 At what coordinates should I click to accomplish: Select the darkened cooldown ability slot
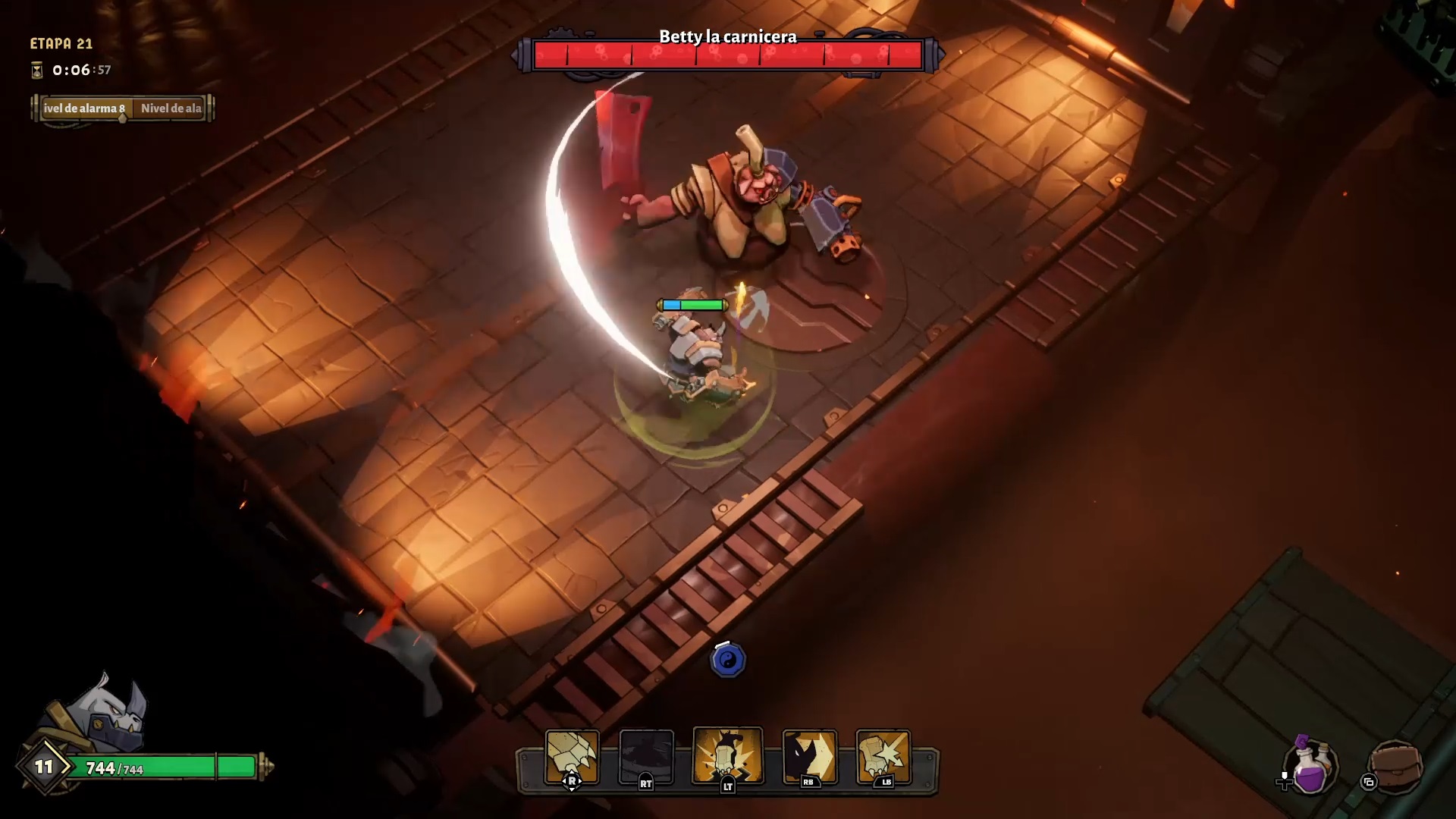646,755
